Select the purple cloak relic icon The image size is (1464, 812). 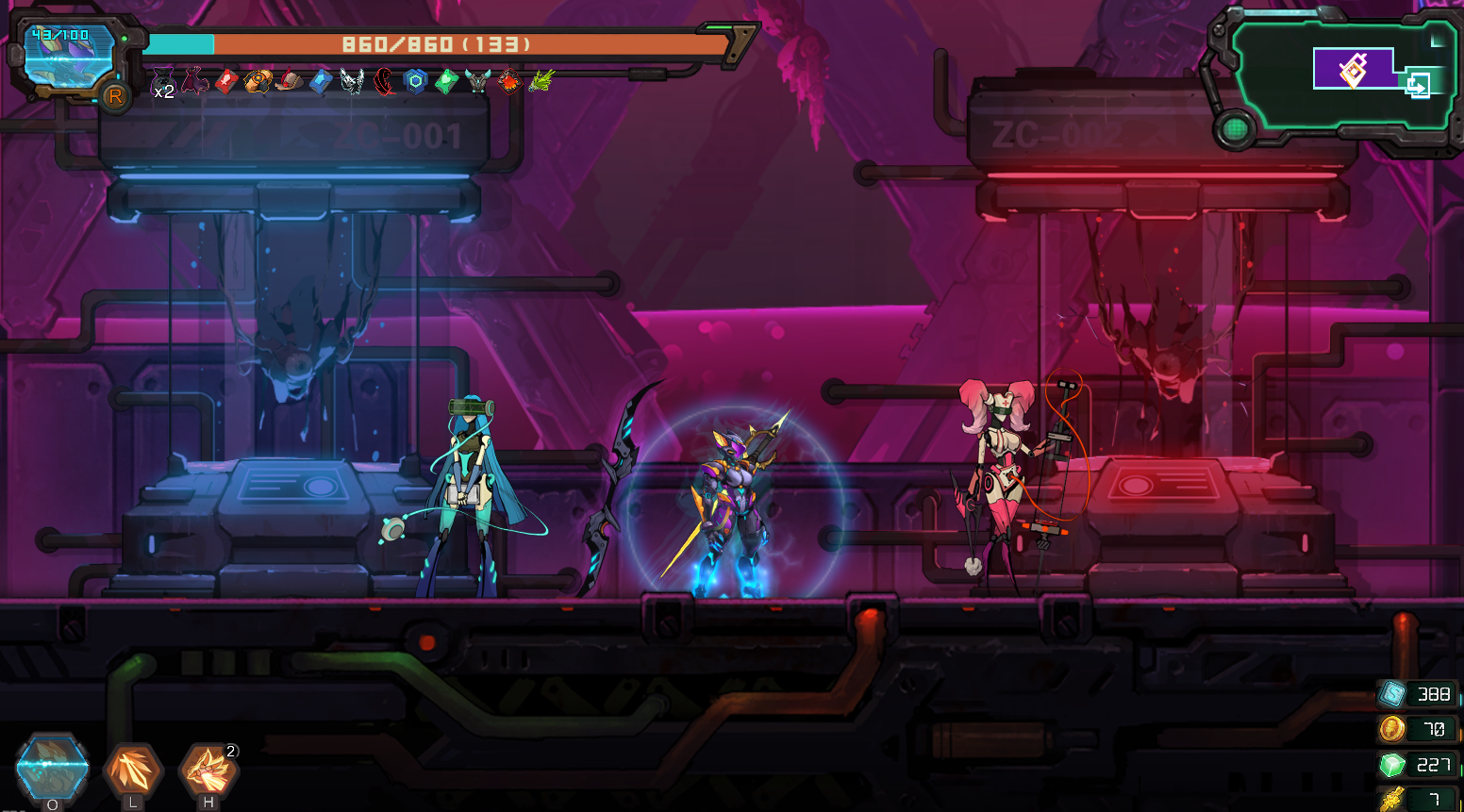coord(194,81)
